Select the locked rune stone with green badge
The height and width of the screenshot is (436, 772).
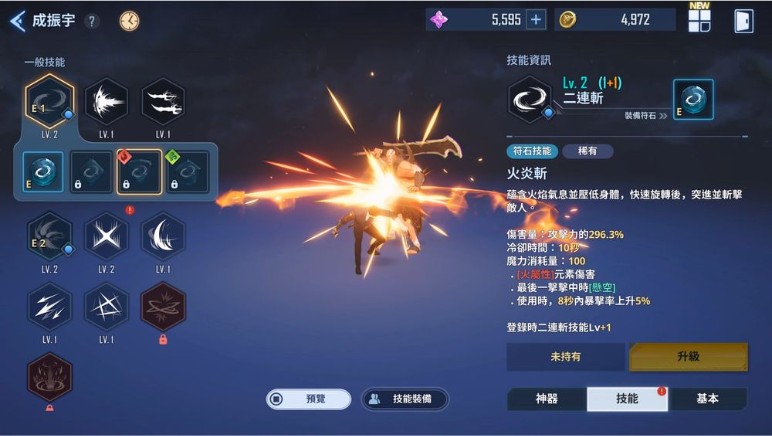click(187, 171)
